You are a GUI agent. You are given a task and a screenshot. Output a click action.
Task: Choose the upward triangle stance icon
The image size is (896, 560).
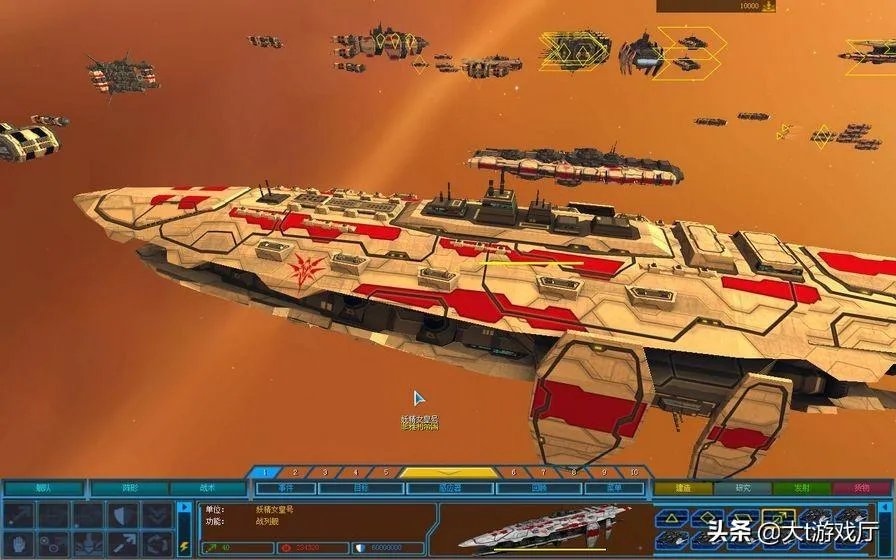(x=673, y=518)
